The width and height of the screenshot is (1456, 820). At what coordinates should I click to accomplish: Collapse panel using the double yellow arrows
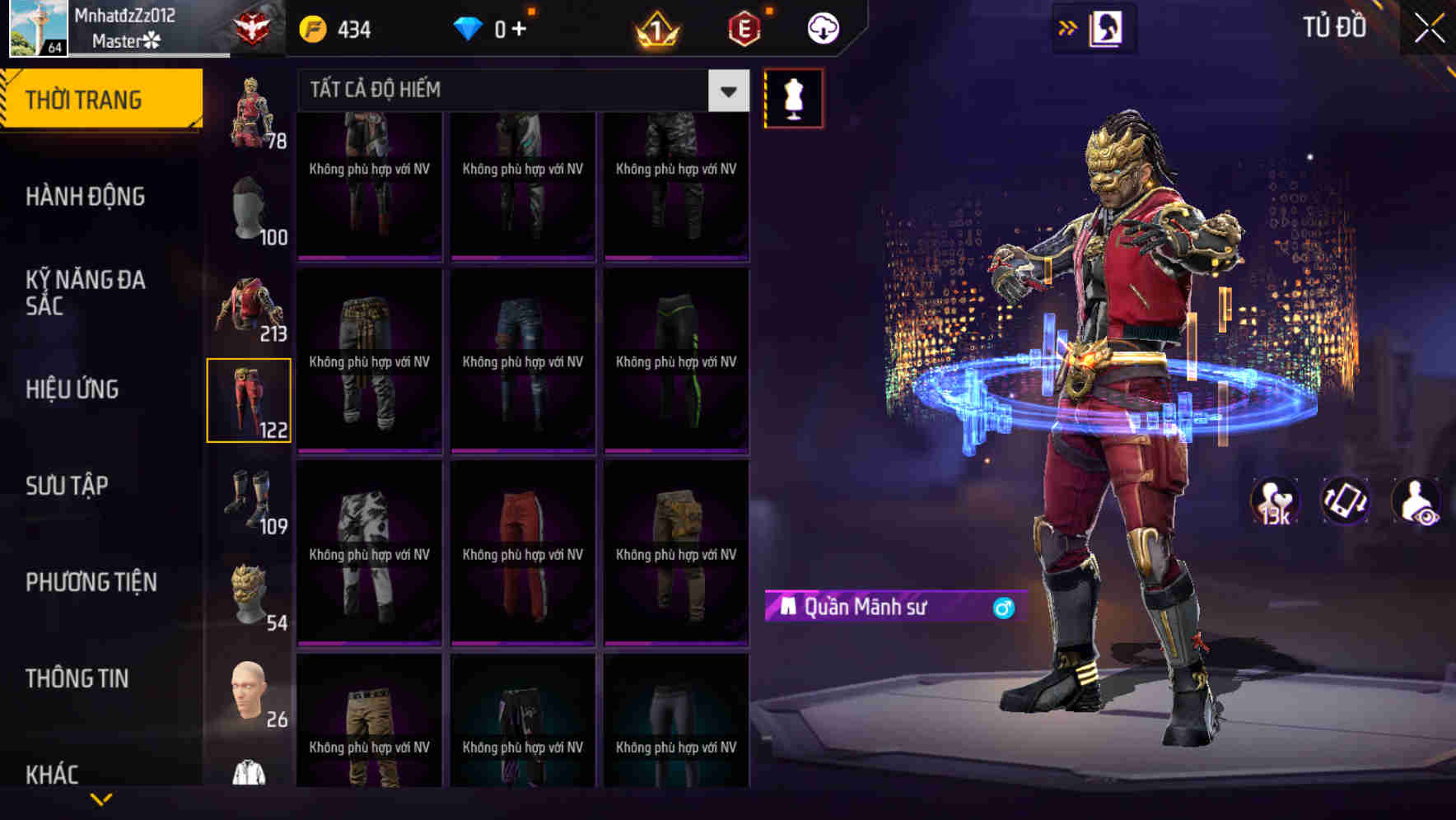[1068, 26]
